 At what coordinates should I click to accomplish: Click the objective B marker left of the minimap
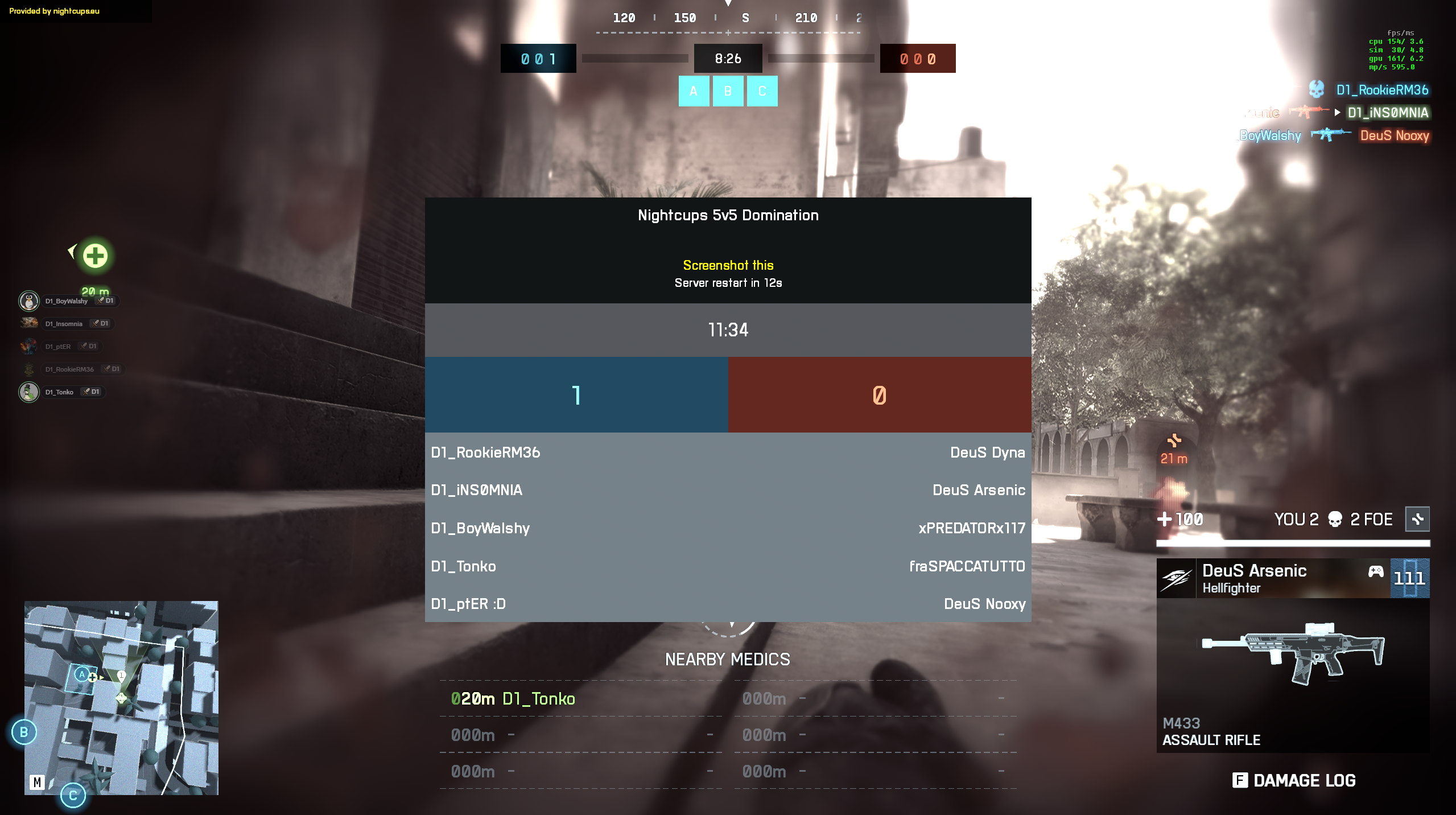24,732
